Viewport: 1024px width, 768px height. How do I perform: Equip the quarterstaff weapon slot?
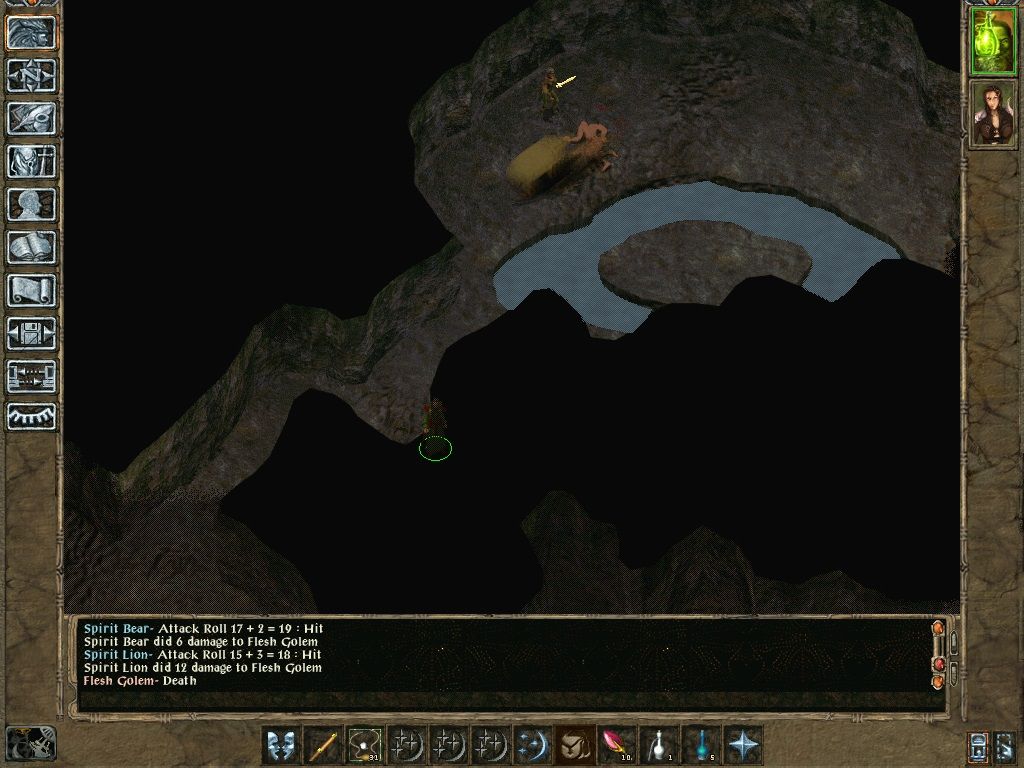323,745
